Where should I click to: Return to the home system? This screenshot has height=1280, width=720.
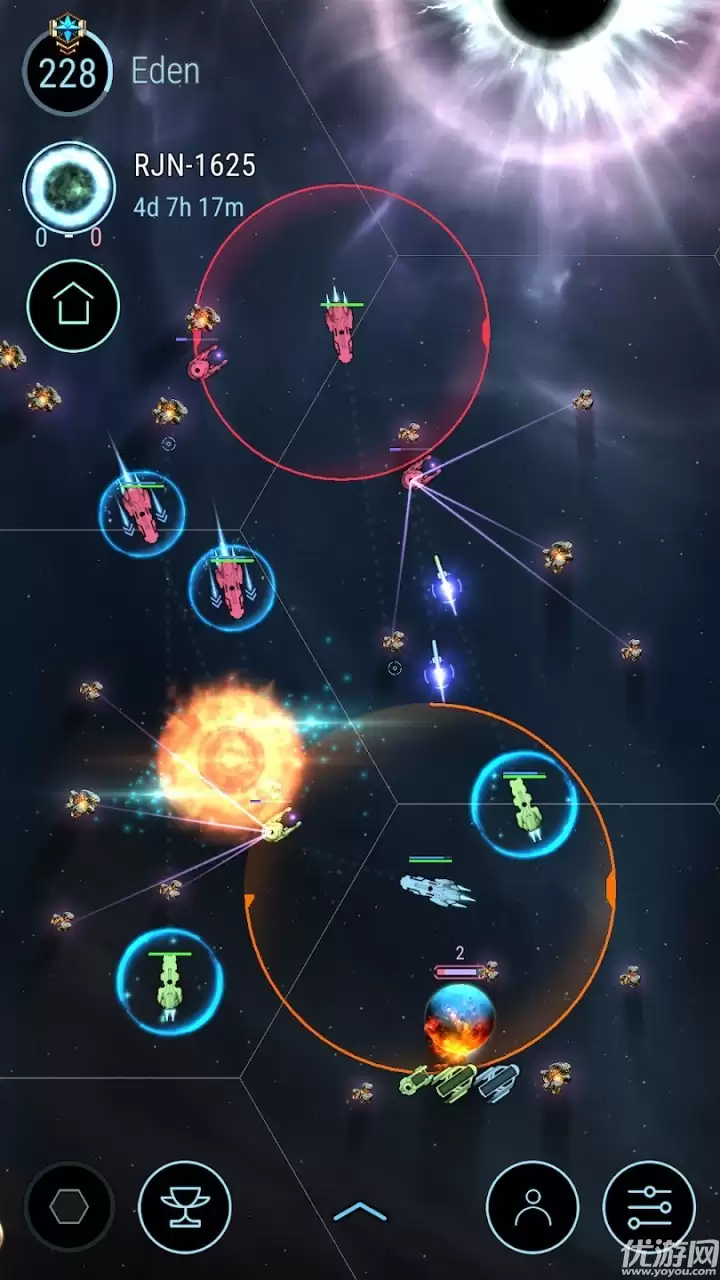(73, 306)
